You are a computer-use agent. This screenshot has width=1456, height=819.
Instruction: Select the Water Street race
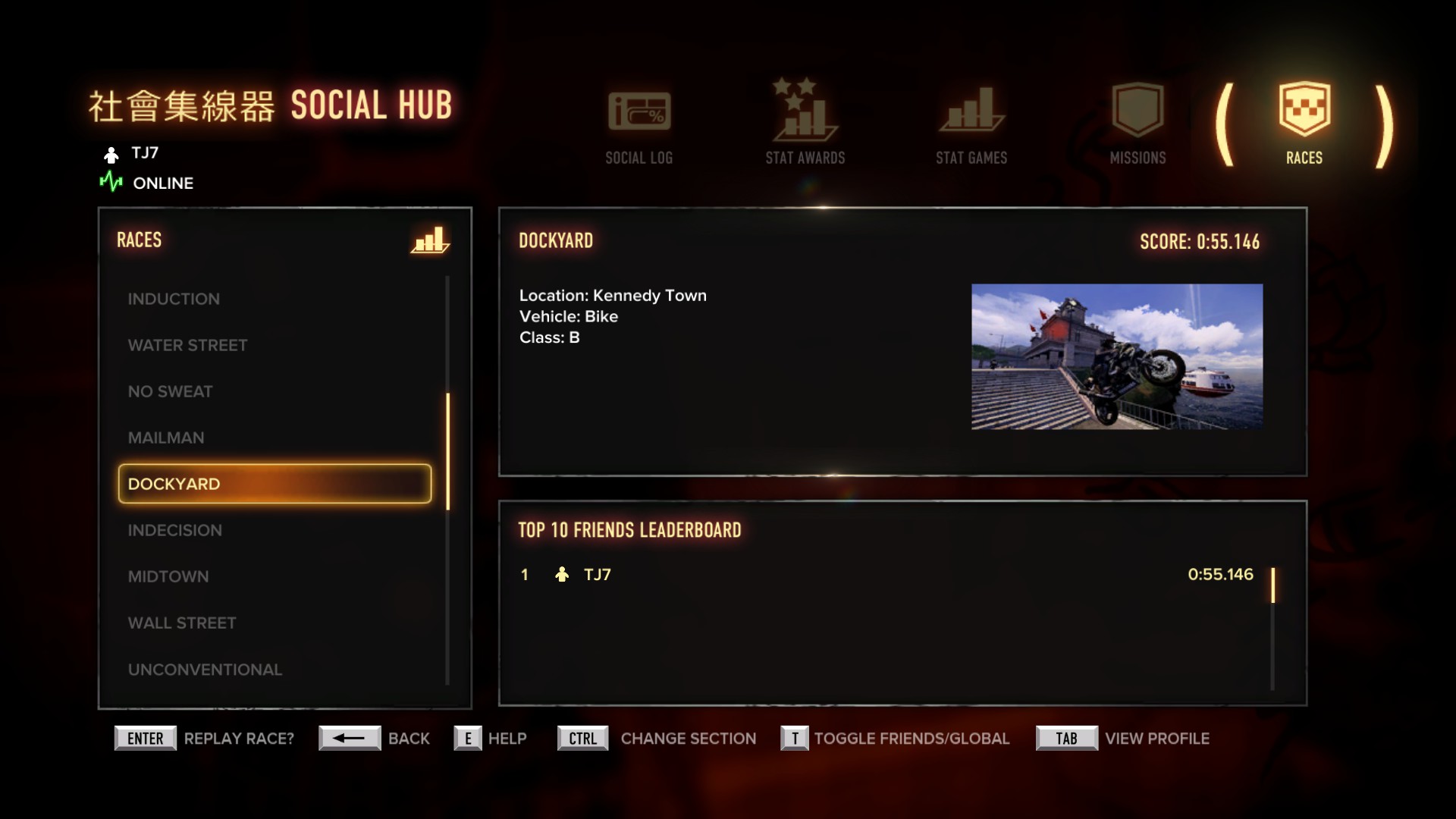pos(187,345)
